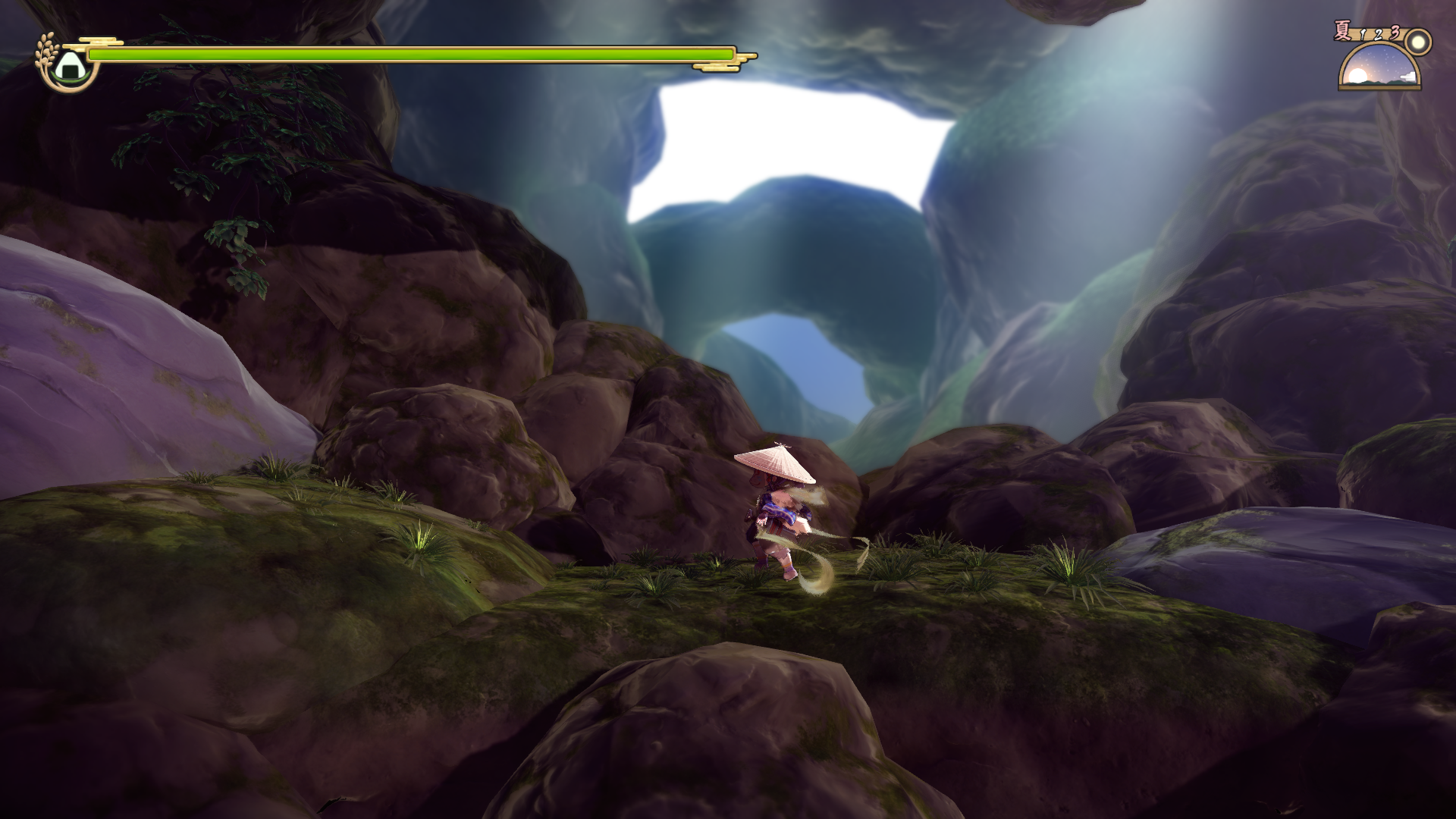Click the rice ball fullness icon
The height and width of the screenshot is (819, 1456).
tap(69, 64)
